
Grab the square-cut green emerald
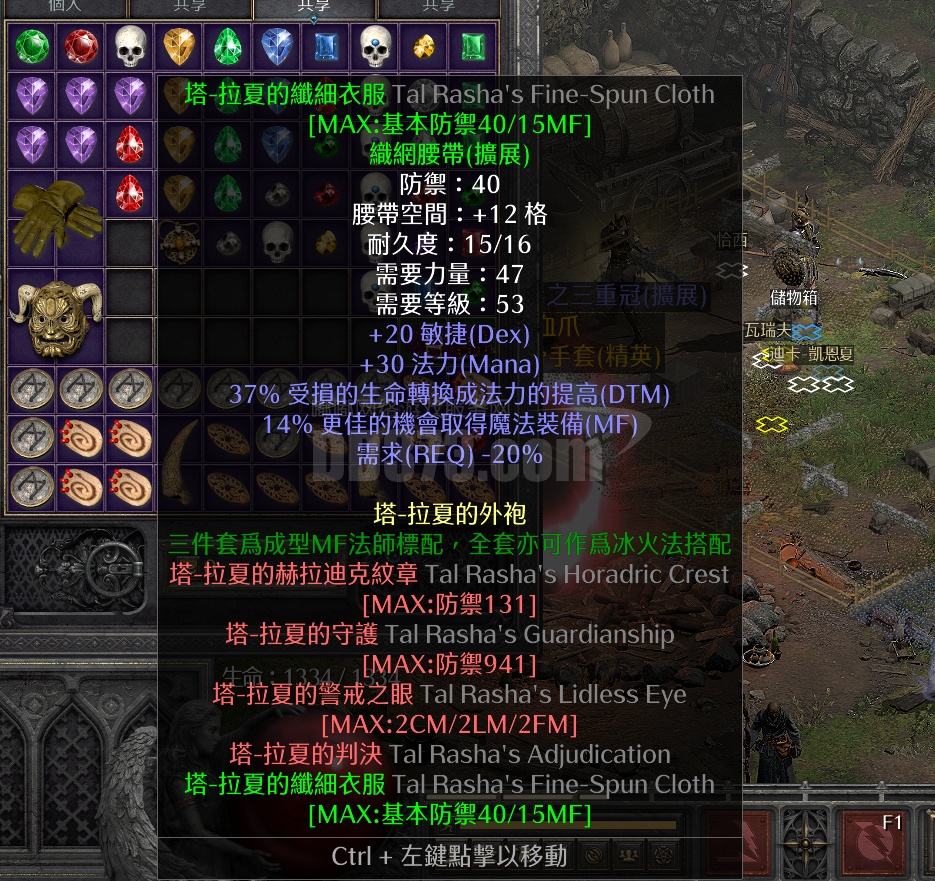tap(473, 47)
